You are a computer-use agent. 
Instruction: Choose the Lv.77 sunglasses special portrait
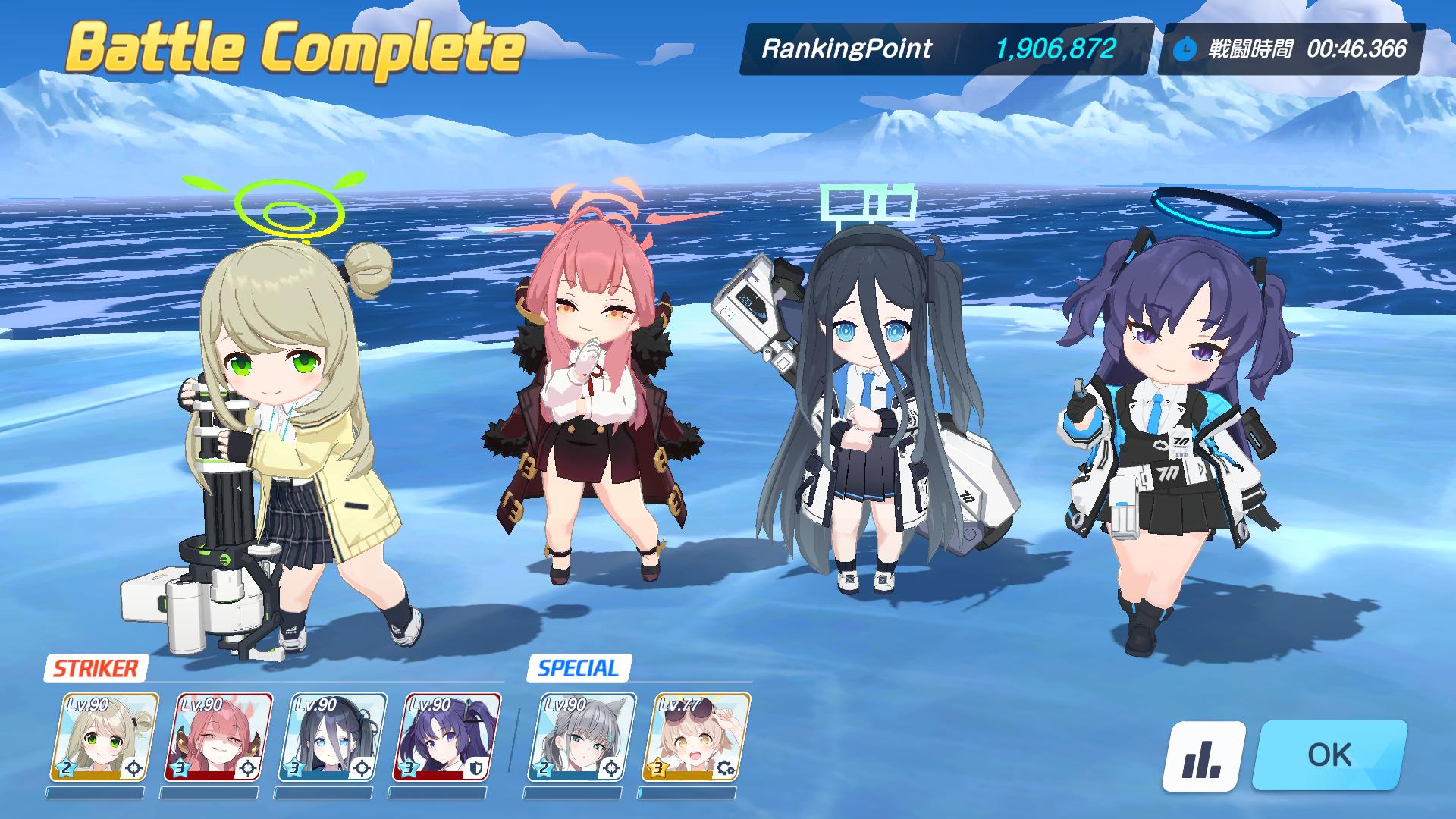697,737
